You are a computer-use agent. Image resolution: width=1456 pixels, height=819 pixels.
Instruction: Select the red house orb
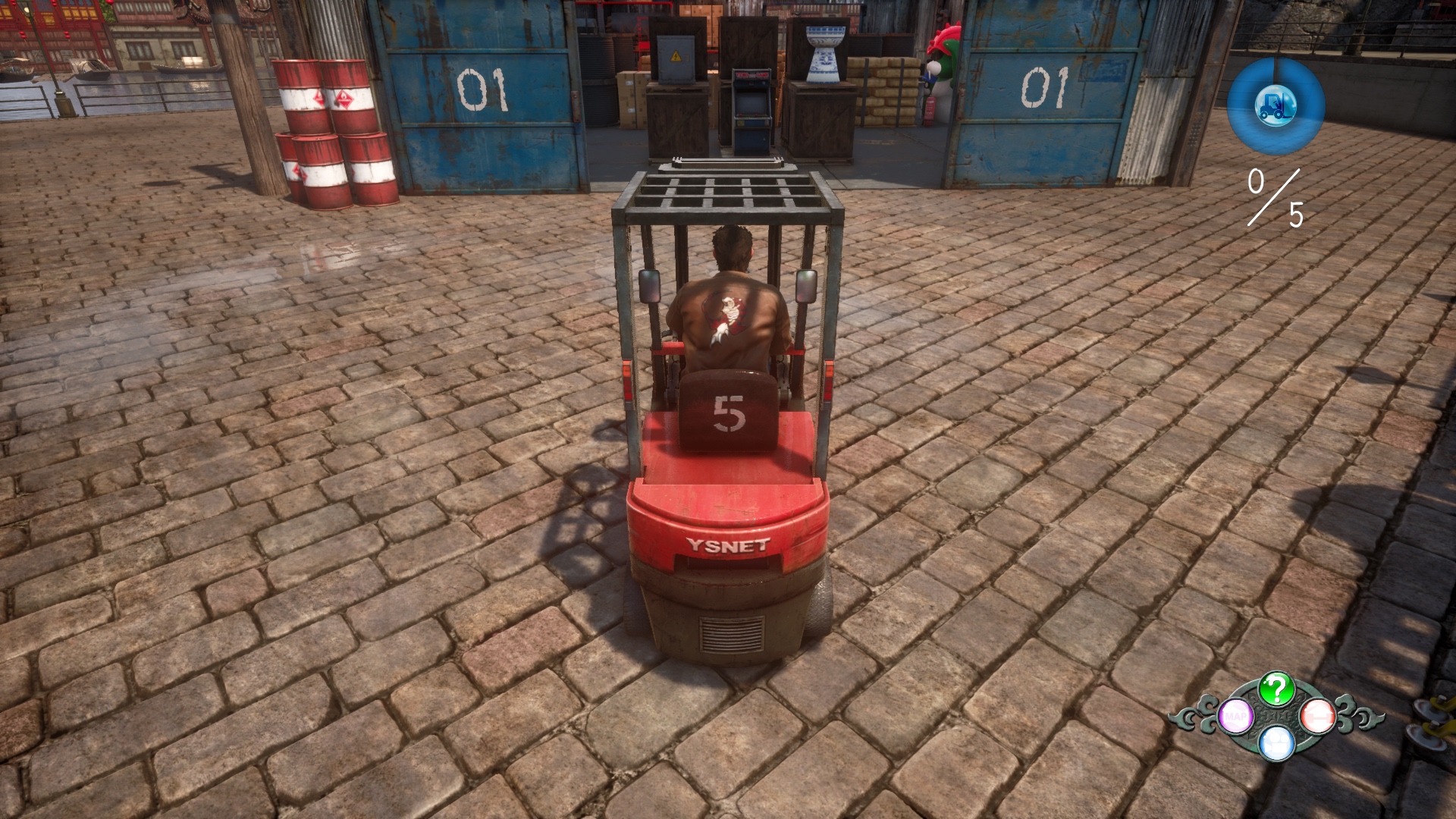[1318, 717]
